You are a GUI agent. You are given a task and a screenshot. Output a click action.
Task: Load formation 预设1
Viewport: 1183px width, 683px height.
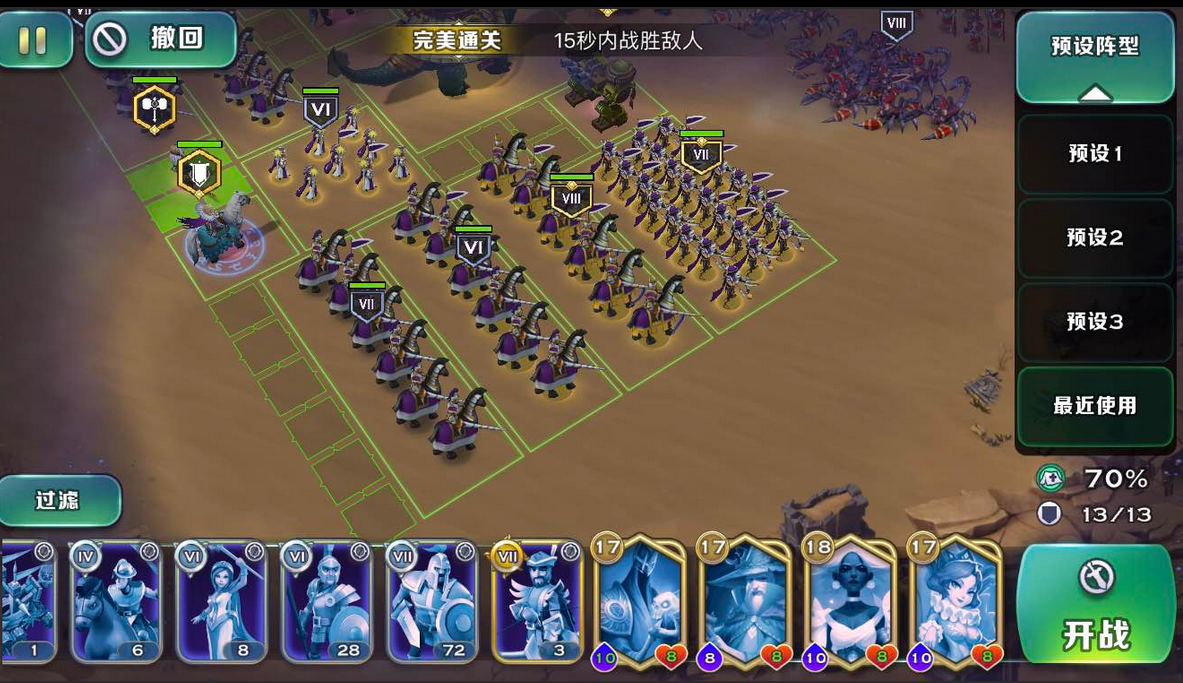click(1095, 154)
